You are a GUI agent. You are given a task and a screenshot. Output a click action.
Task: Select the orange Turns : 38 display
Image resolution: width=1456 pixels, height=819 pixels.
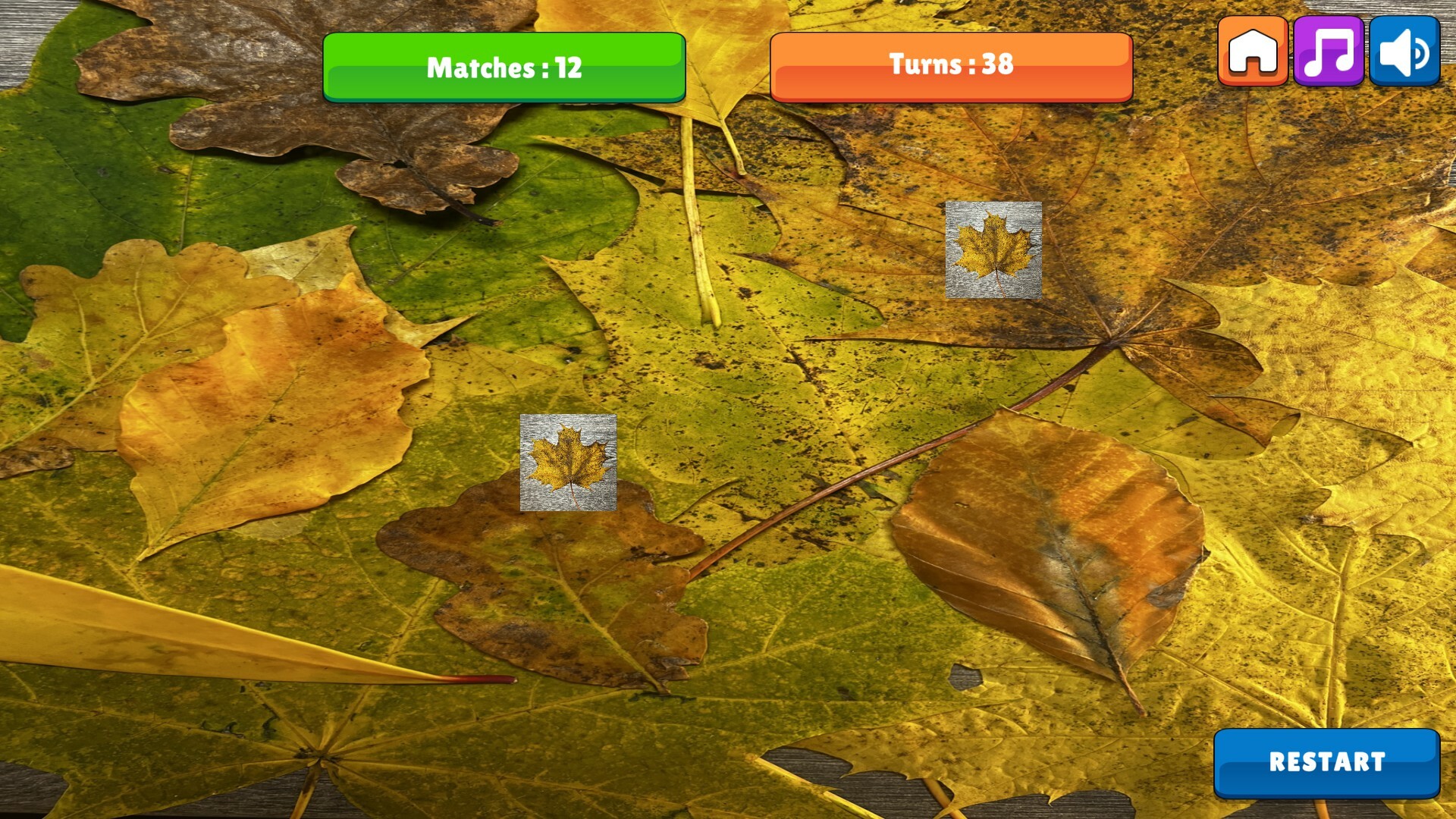pyautogui.click(x=950, y=67)
